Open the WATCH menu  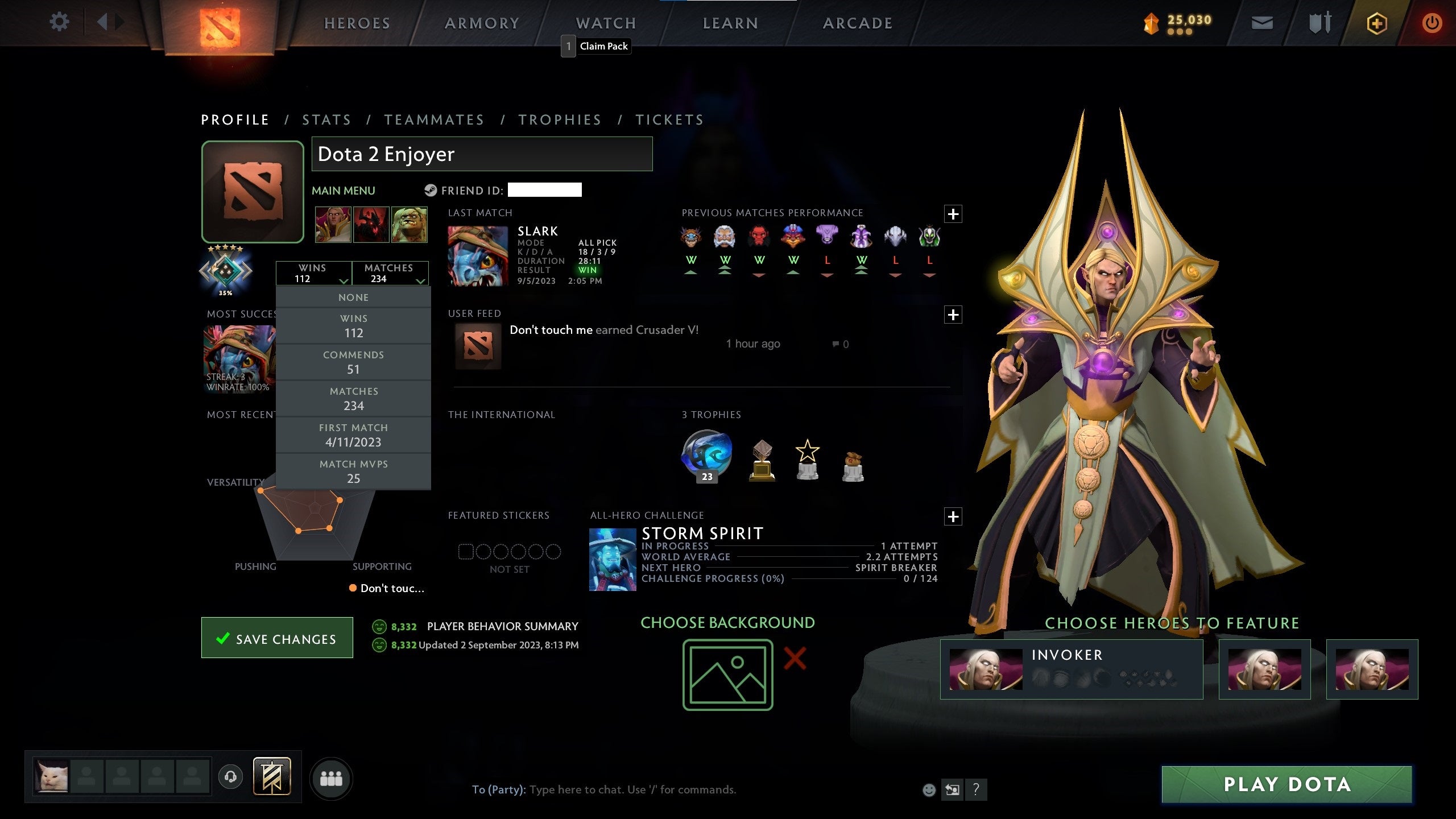coord(605,23)
